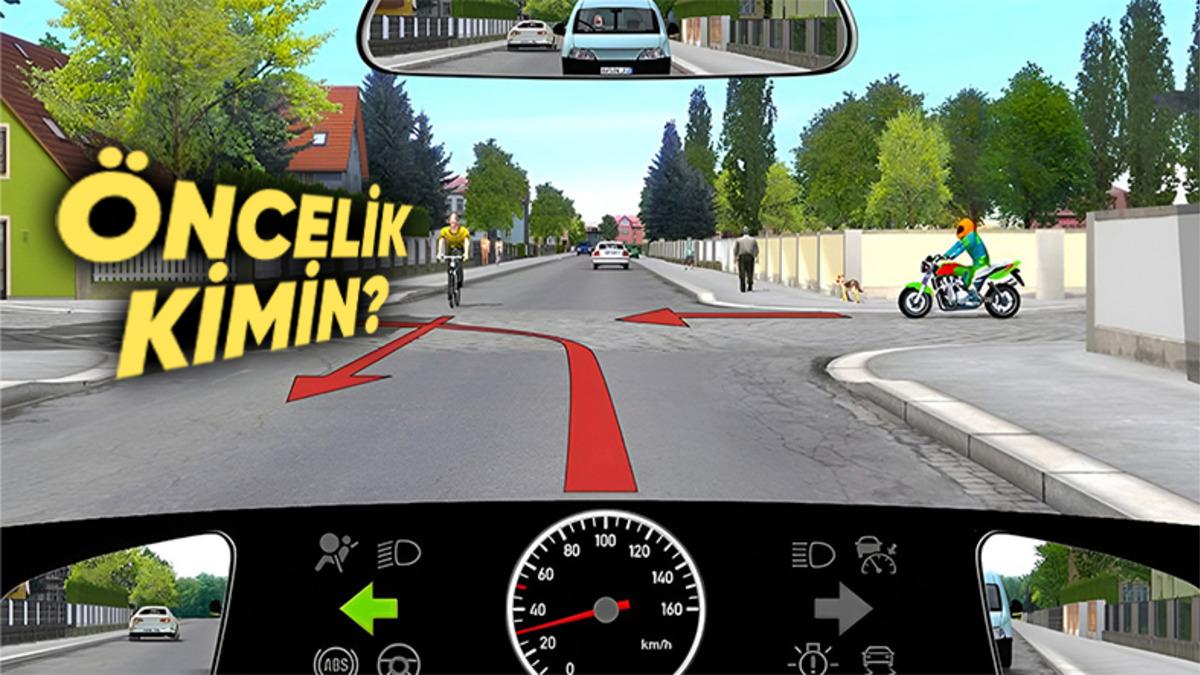
Task: Click the skidding car traction icon
Action: tap(878, 660)
